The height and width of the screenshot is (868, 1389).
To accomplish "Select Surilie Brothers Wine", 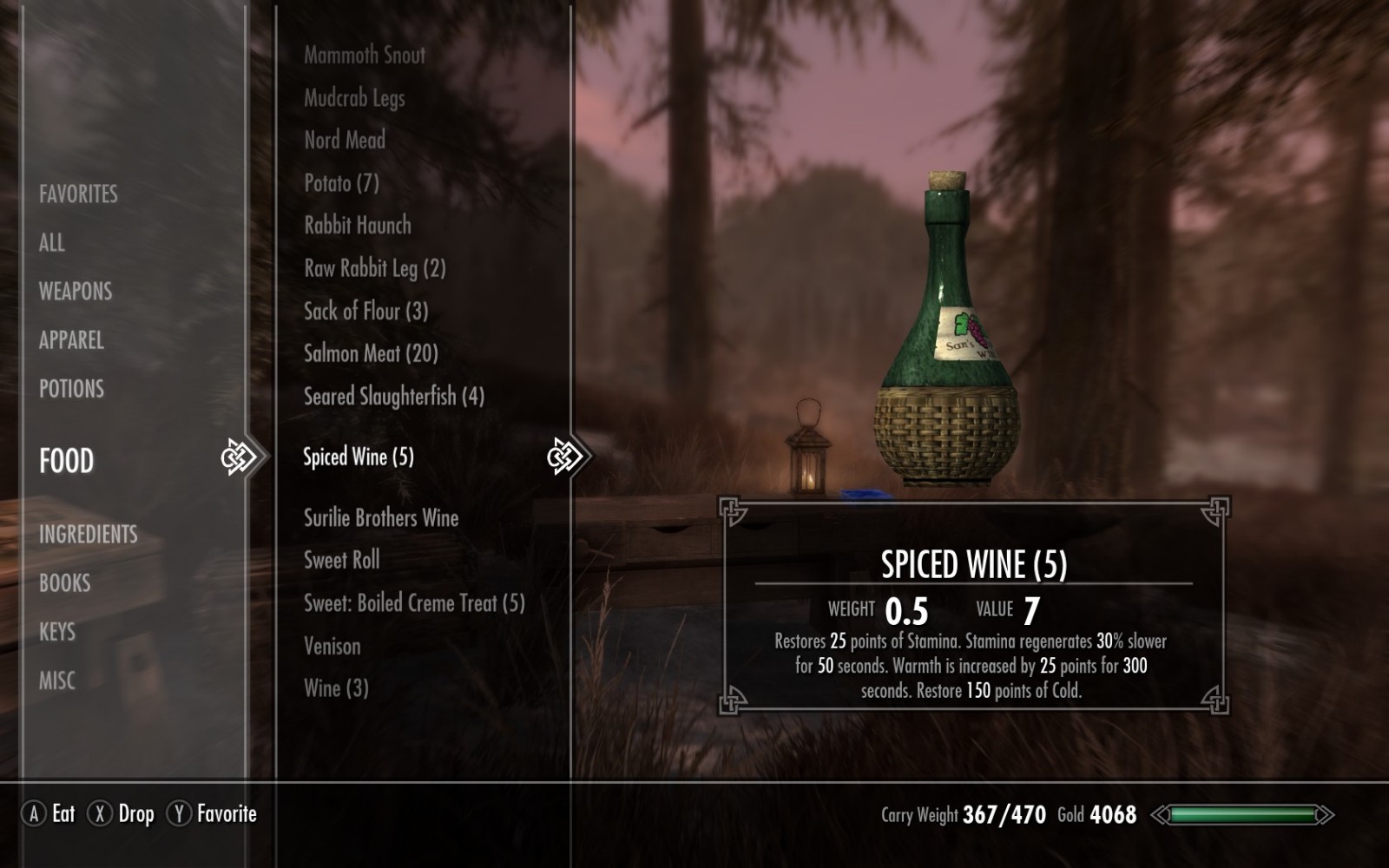I will pos(381,518).
